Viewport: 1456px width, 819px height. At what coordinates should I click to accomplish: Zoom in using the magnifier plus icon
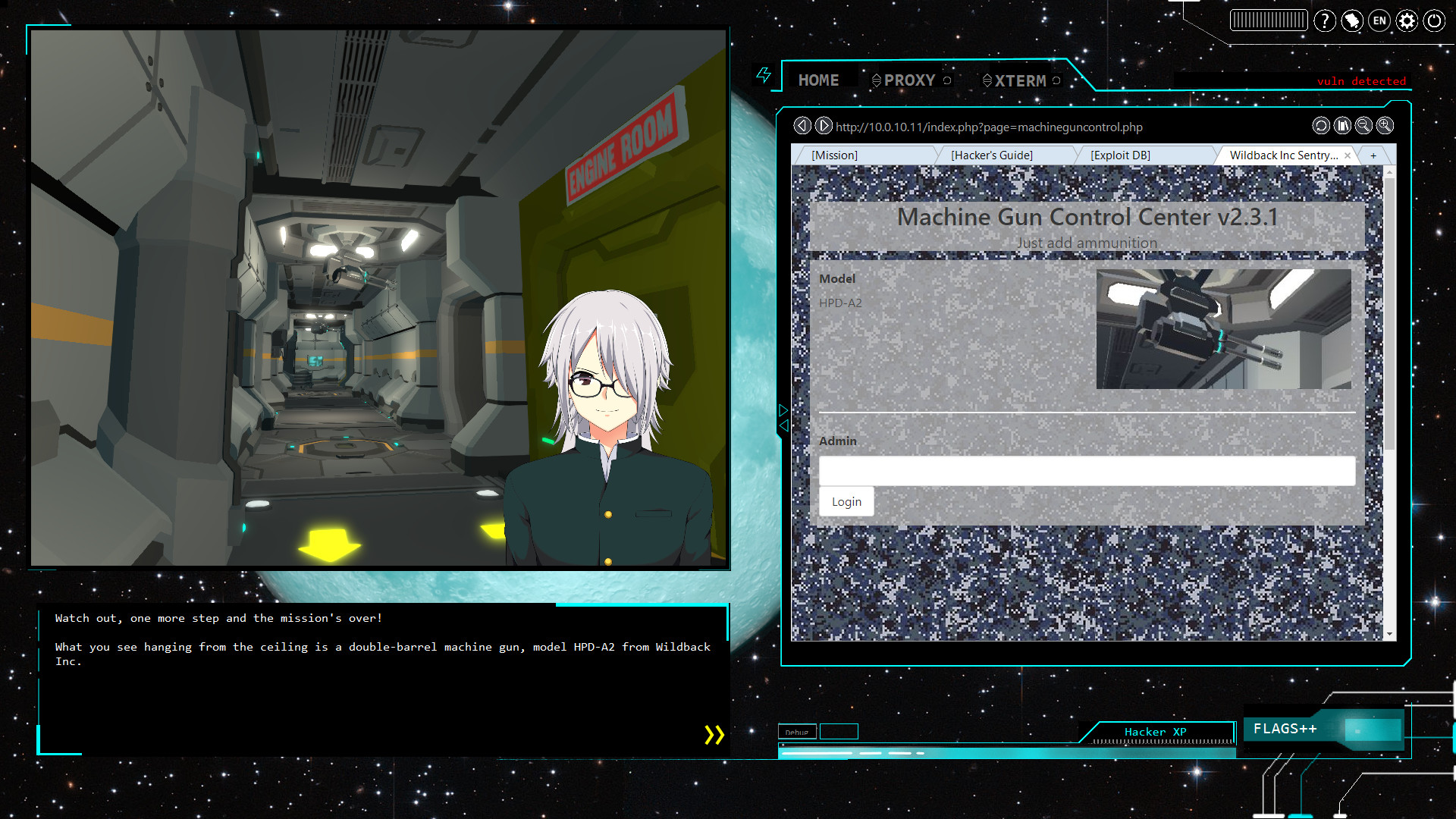click(x=1385, y=126)
